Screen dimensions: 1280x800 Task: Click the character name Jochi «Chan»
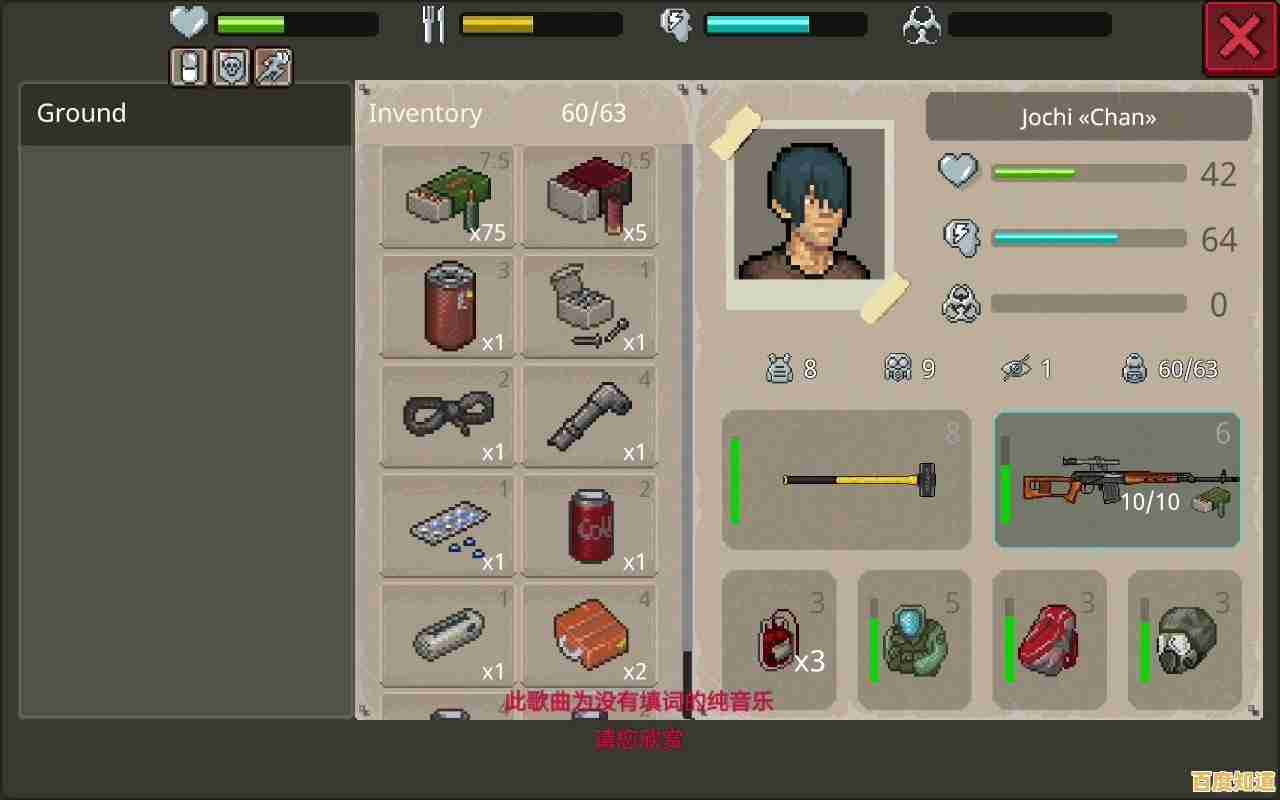[1088, 117]
